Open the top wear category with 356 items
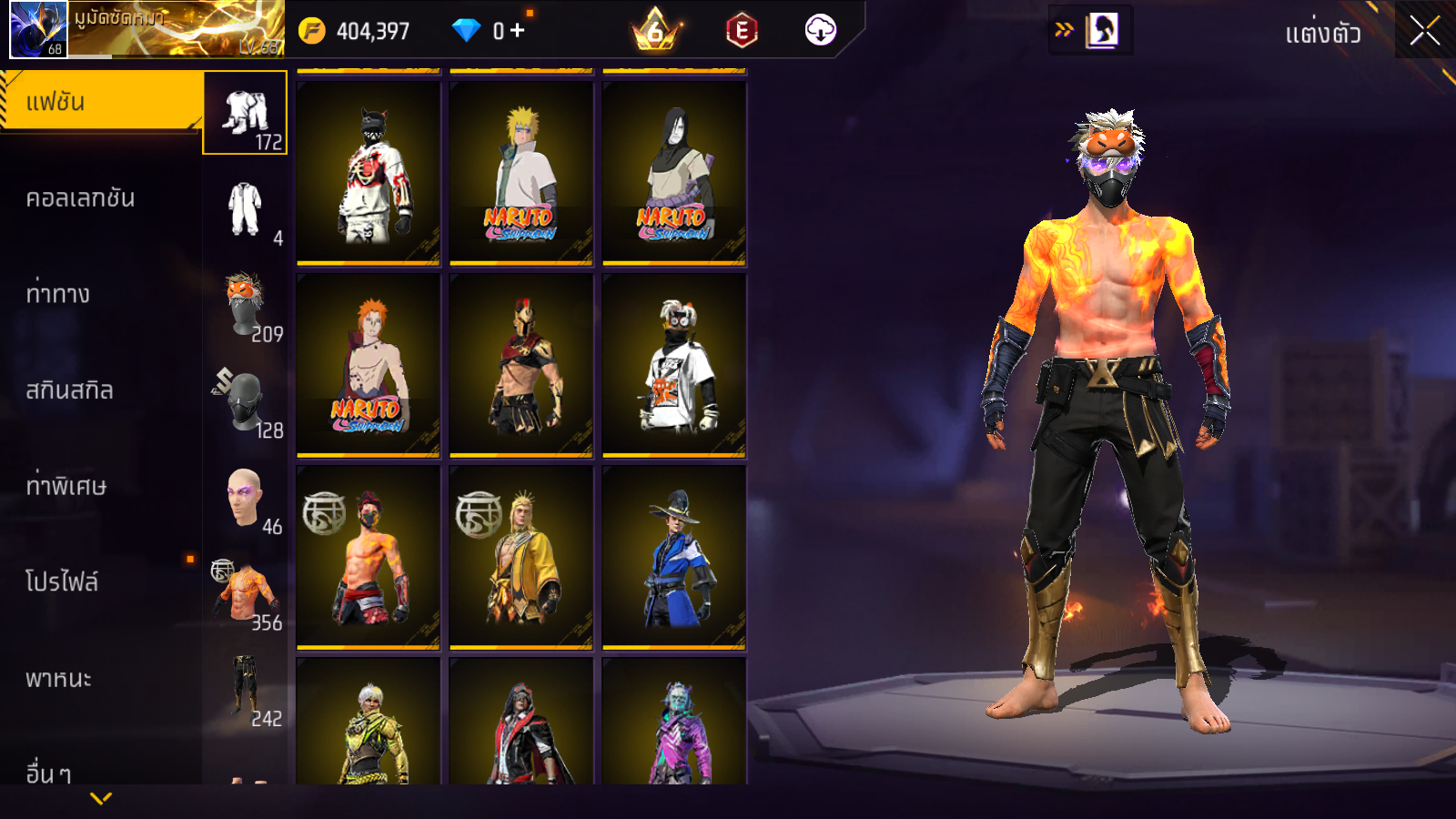This screenshot has width=1456, height=819. point(245,595)
